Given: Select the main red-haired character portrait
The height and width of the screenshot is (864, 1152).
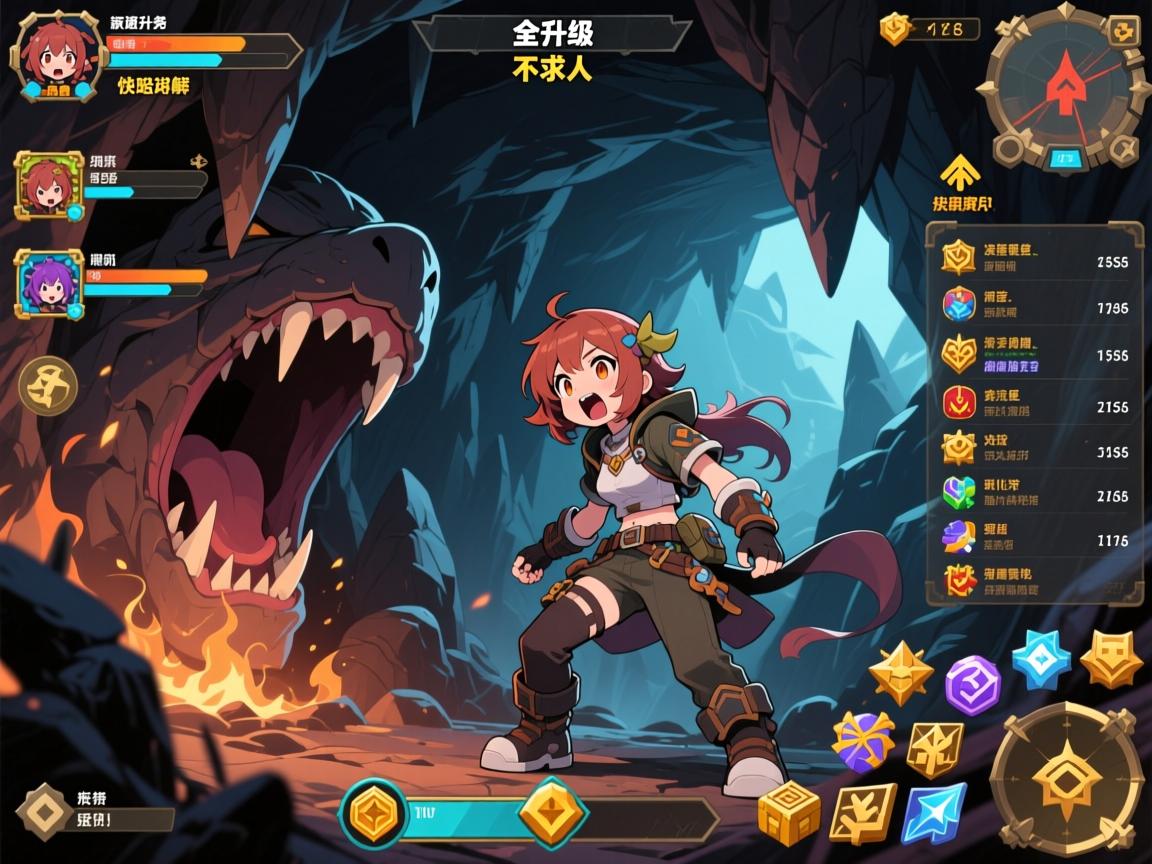Looking at the screenshot, I should click(54, 57).
